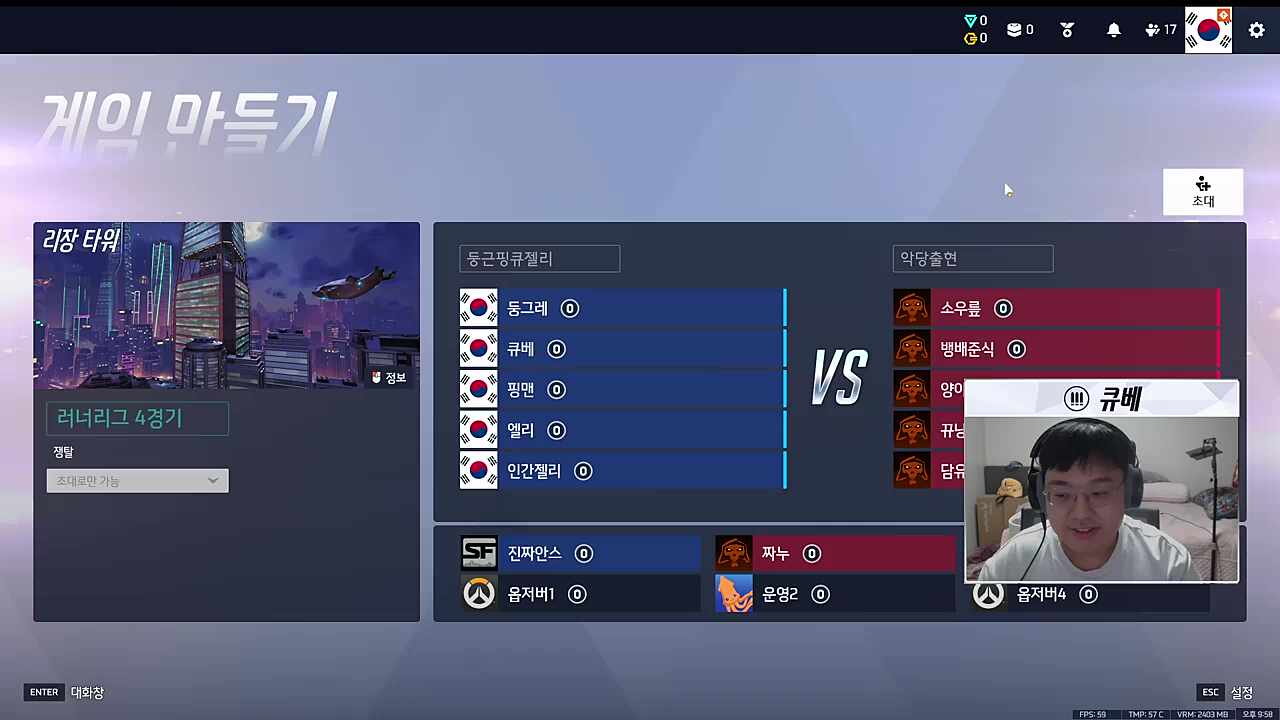
Task: Open the ENTER 대화창 chat
Action: pyautogui.click(x=65, y=691)
